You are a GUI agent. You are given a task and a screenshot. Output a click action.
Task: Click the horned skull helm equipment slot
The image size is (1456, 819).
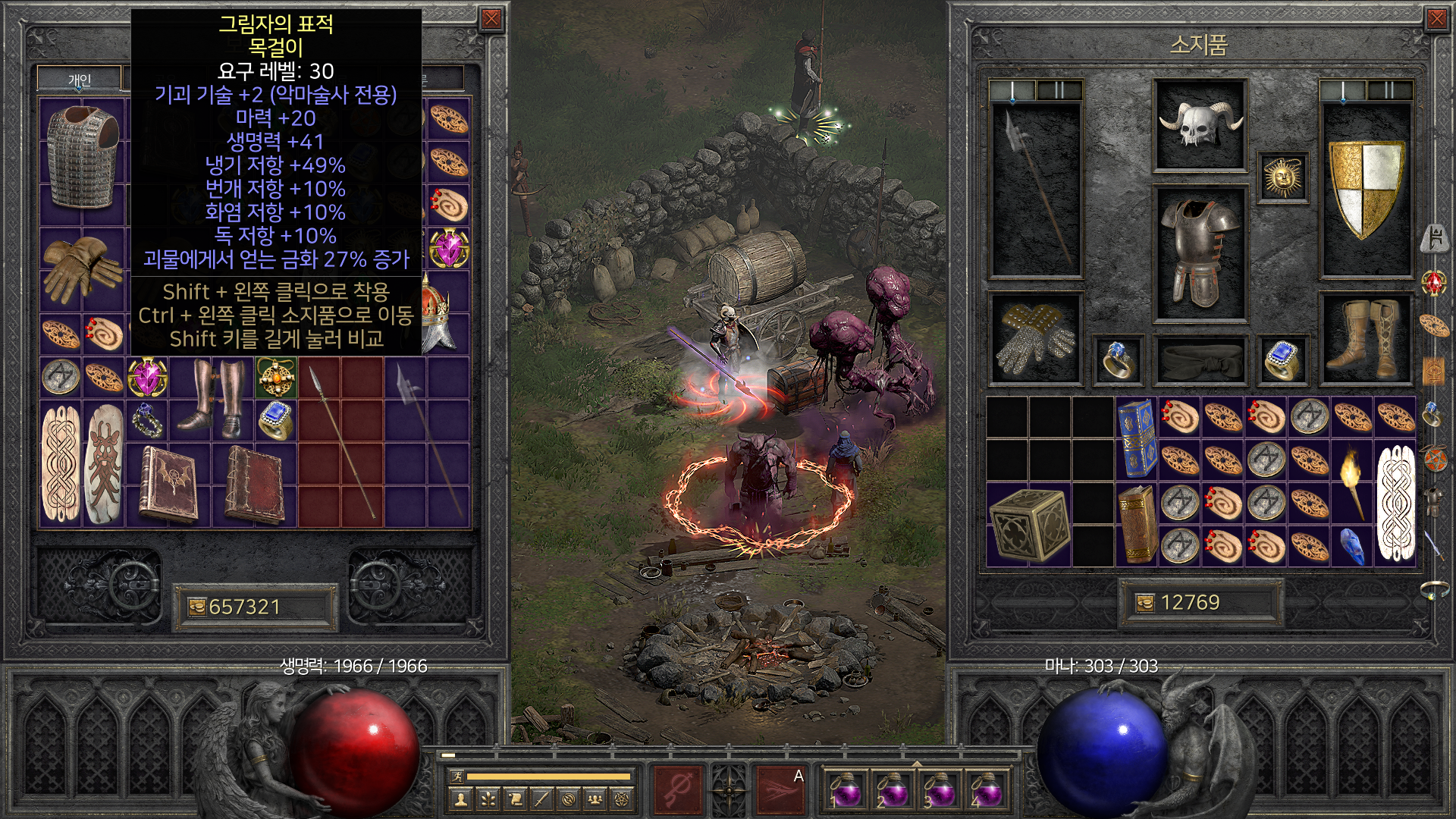(x=1199, y=126)
